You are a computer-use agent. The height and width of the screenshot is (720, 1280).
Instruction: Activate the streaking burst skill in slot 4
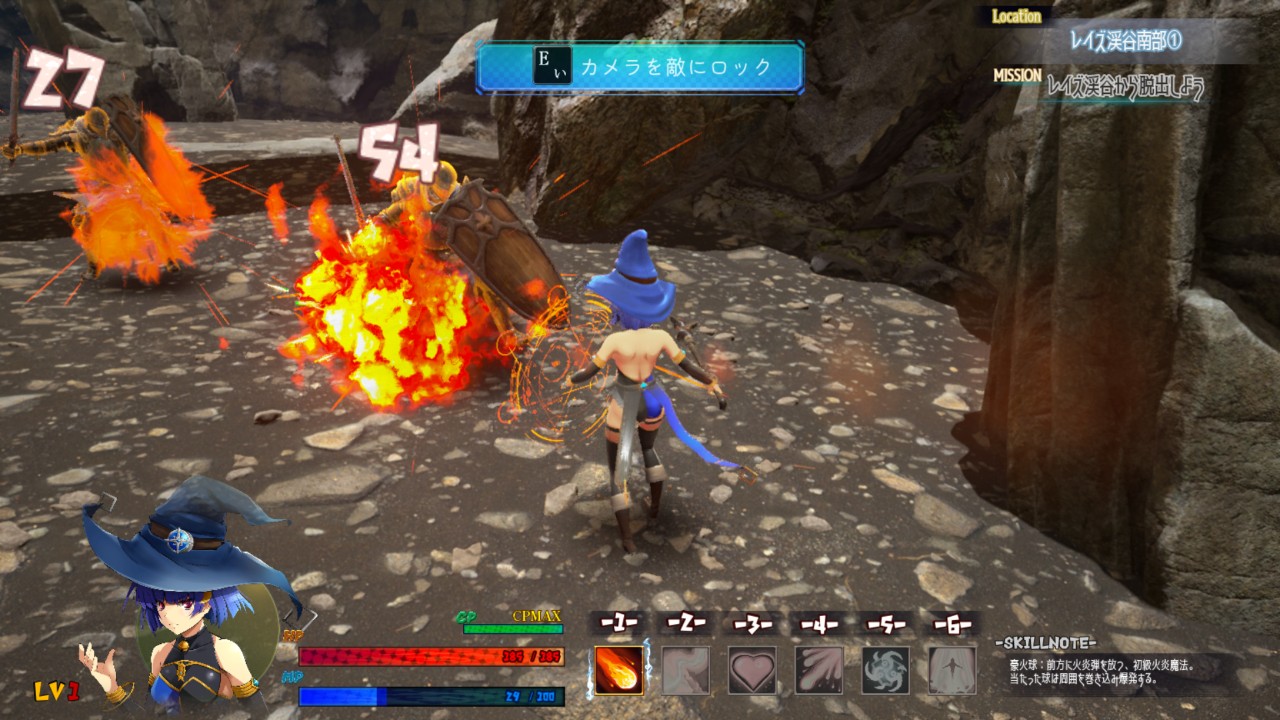pyautogui.click(x=819, y=670)
